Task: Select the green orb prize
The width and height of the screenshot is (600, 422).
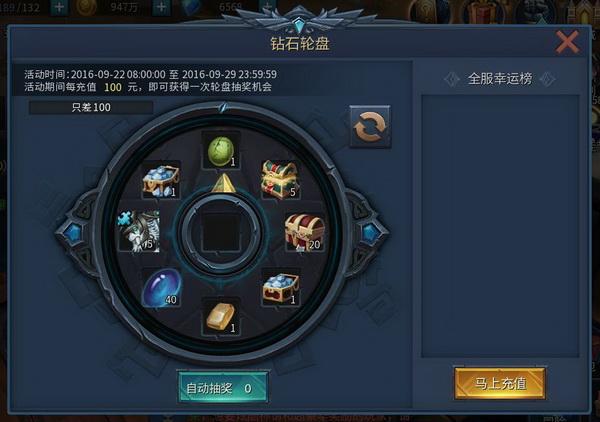Action: (x=221, y=151)
